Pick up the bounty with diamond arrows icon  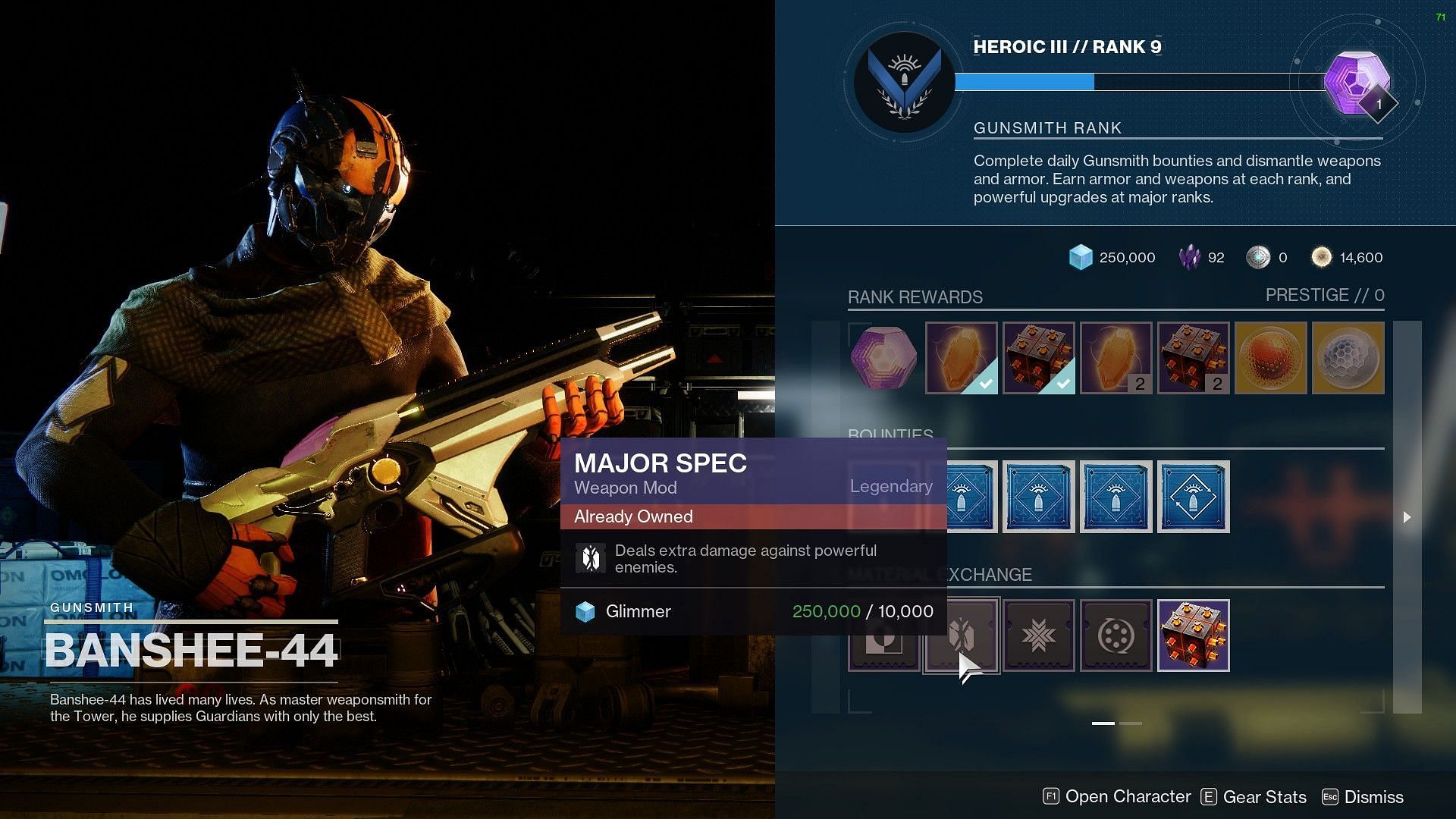click(1193, 497)
